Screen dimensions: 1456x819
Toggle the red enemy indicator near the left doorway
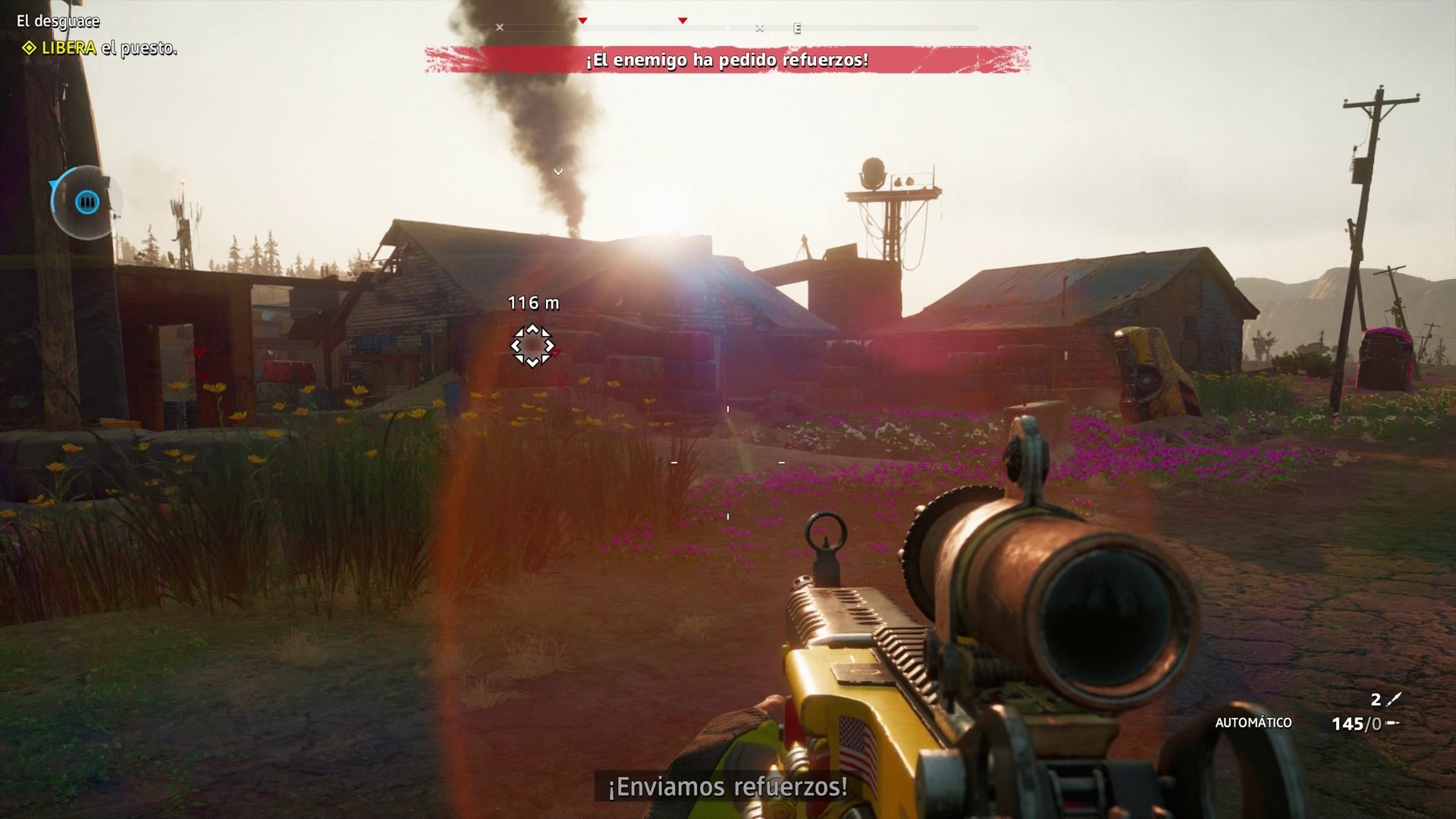pos(199,352)
